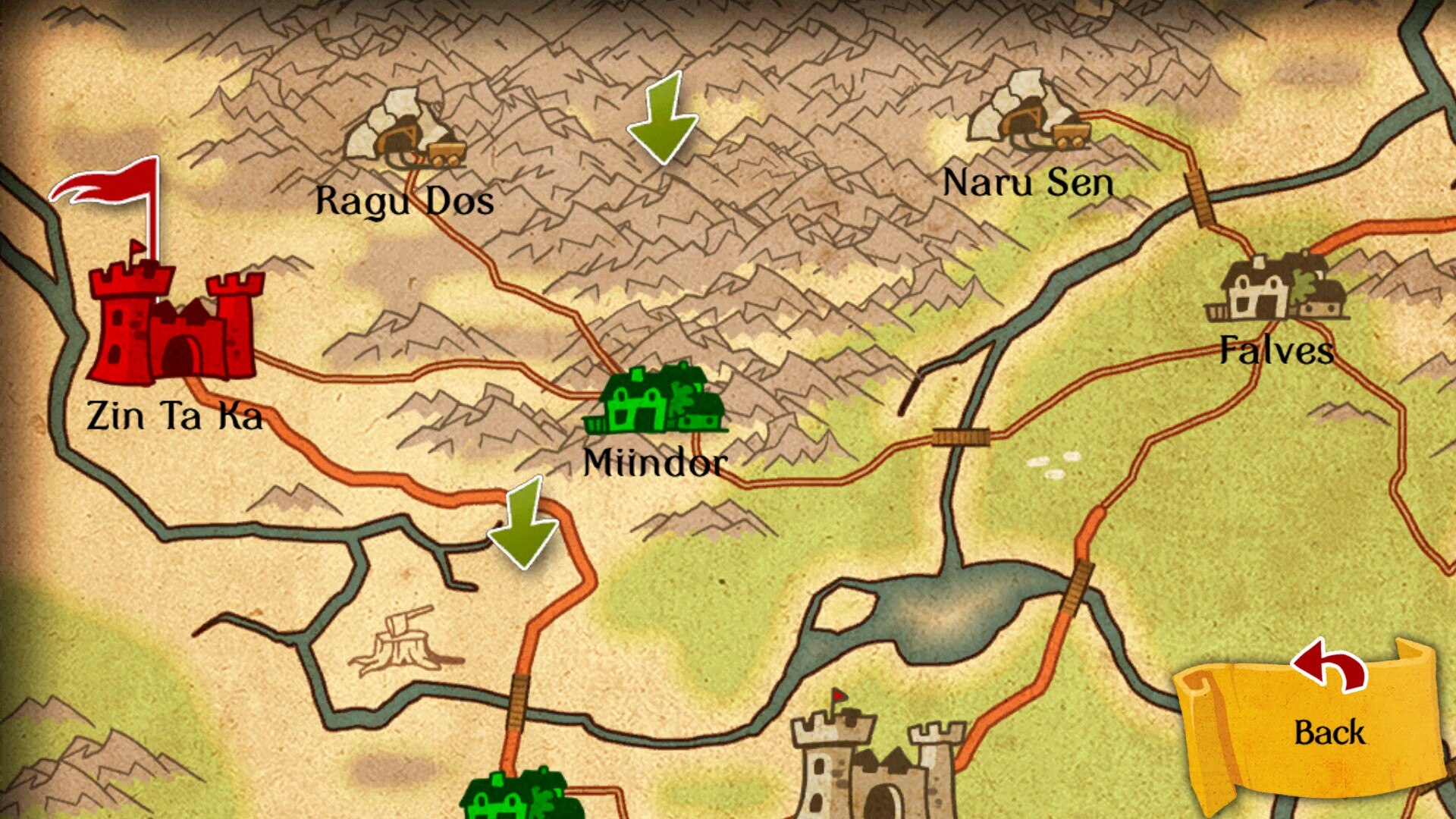Click the green arrow marker over the mountains
The image size is (1456, 819).
(x=664, y=118)
